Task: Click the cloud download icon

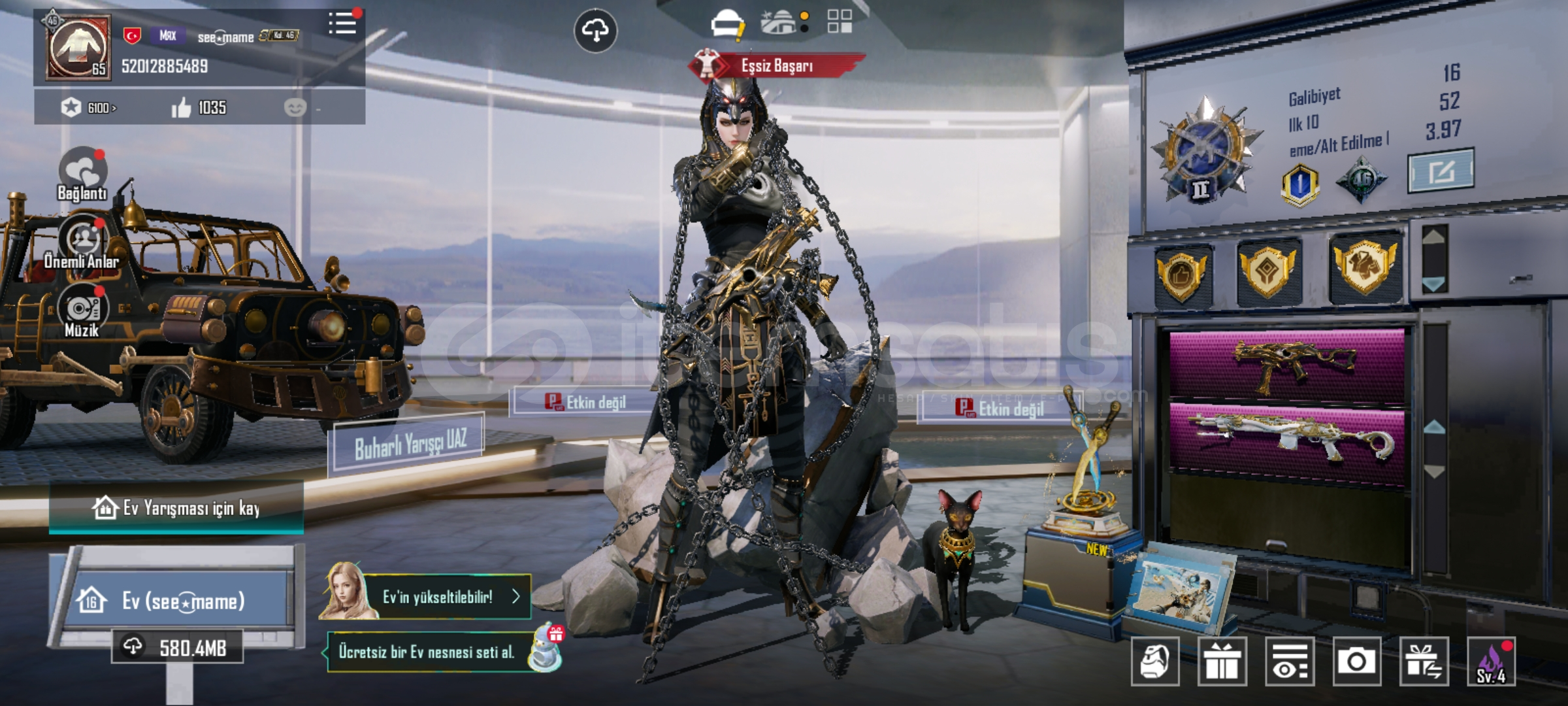Action: pos(595,30)
